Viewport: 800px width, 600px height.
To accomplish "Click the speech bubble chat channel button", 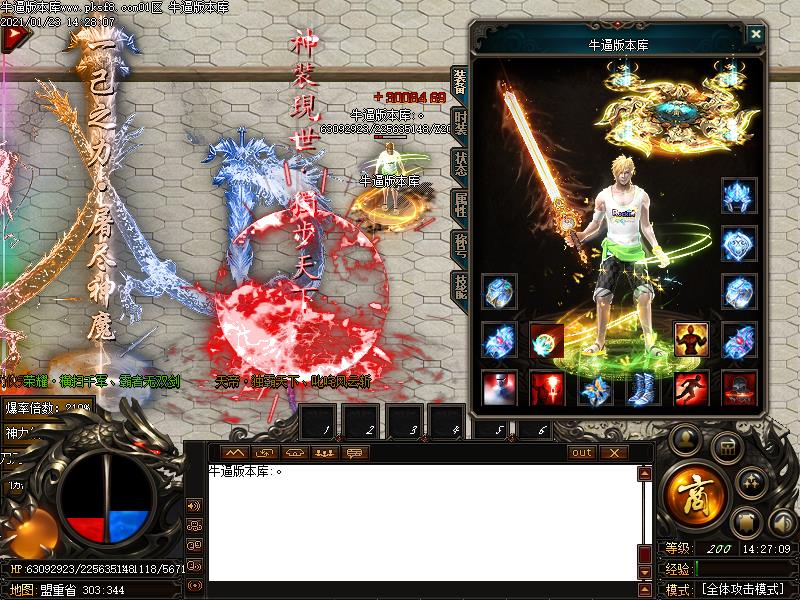I will pos(354,453).
